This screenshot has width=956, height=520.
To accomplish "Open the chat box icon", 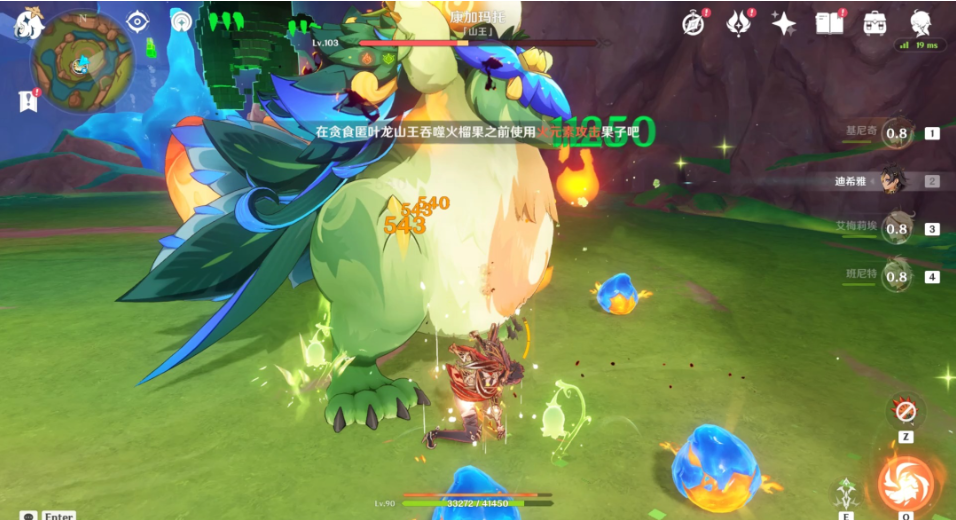I will coord(28,515).
